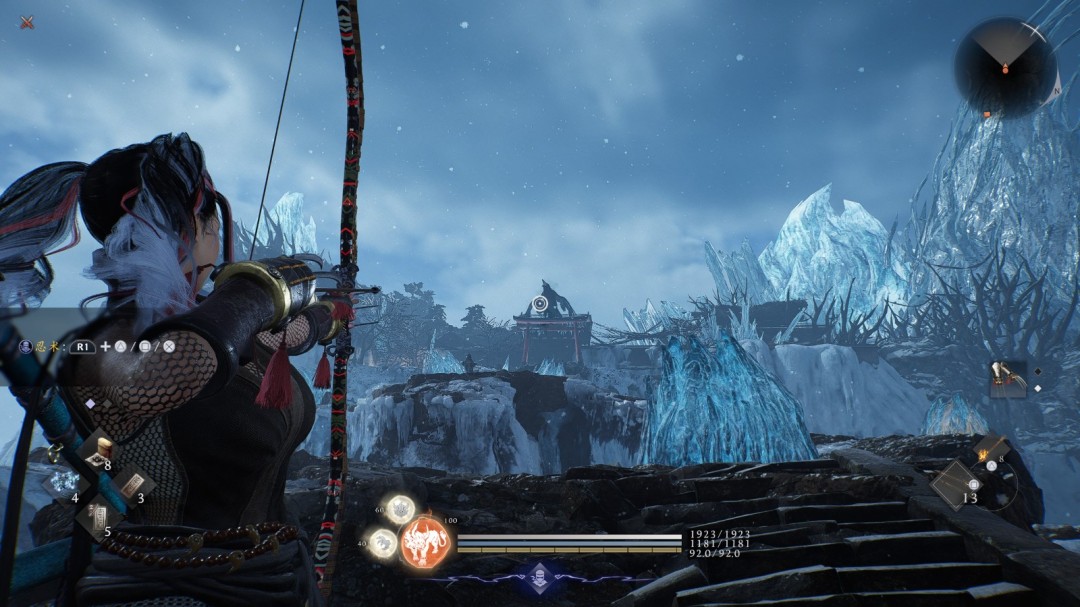Viewport: 1080px width, 607px height.
Task: Activate the orange beast guardian spirit icon
Action: pos(427,543)
